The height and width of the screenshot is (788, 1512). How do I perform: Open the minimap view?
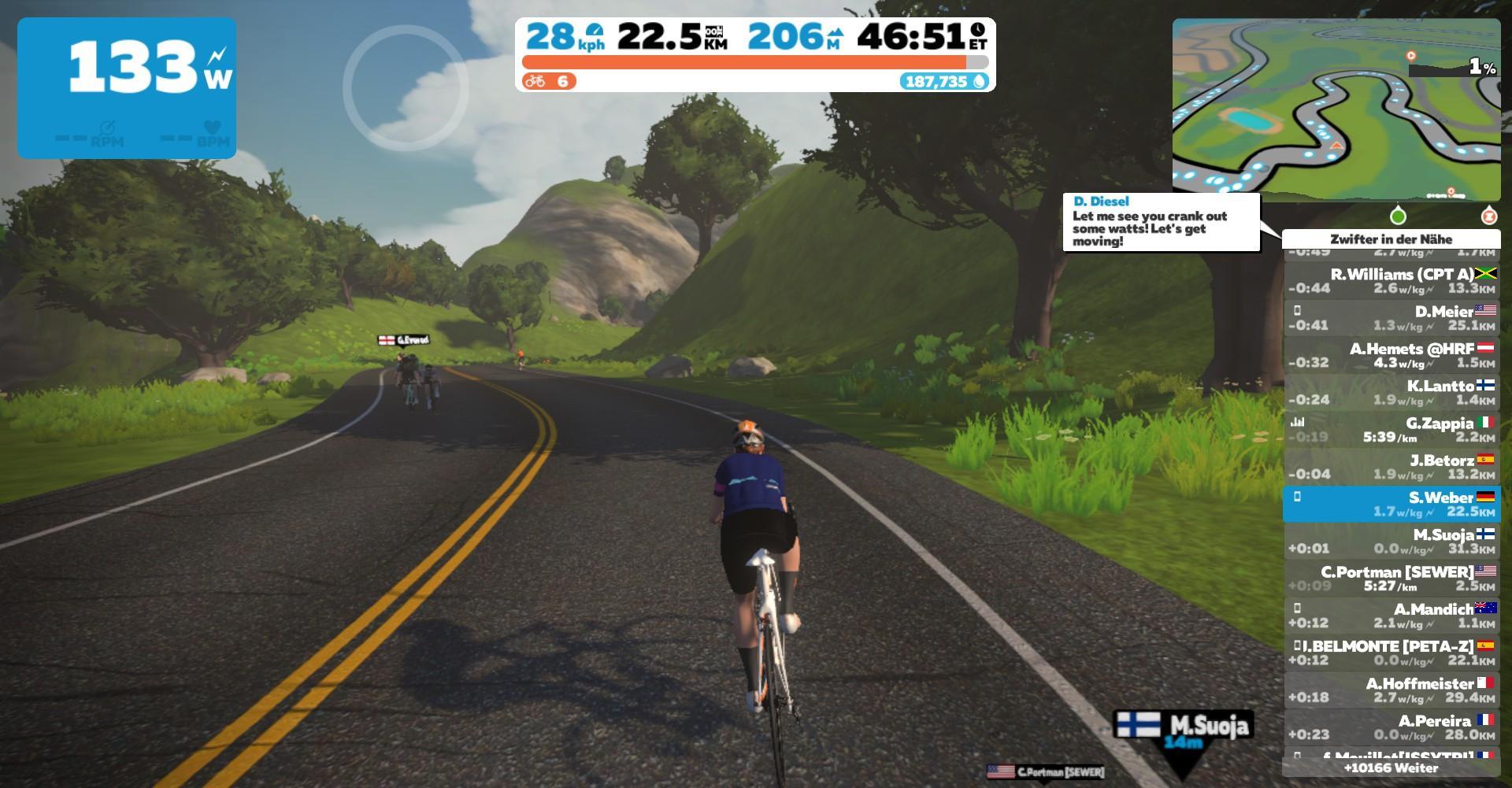1336,109
